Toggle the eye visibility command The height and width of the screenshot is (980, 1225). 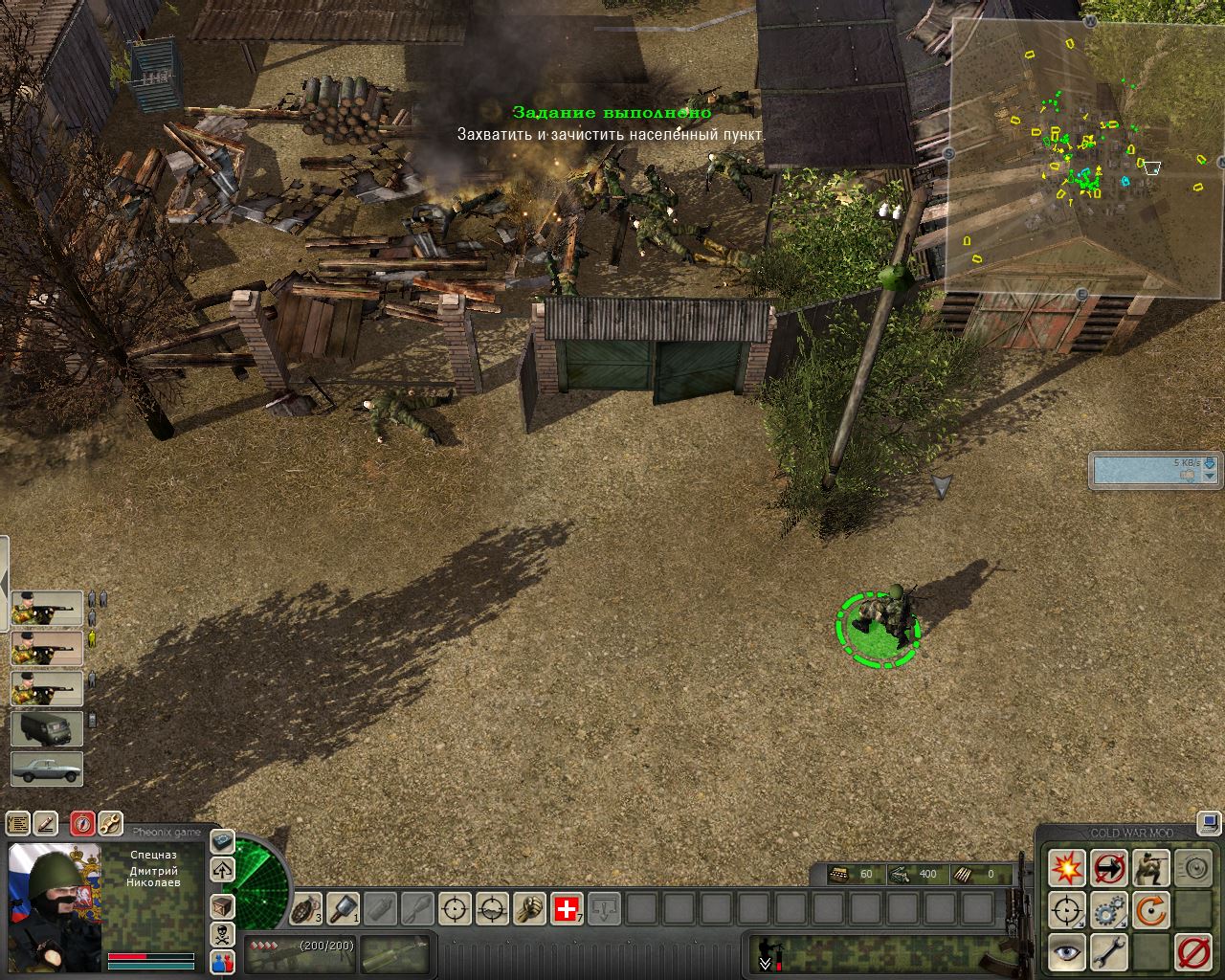point(1066,952)
